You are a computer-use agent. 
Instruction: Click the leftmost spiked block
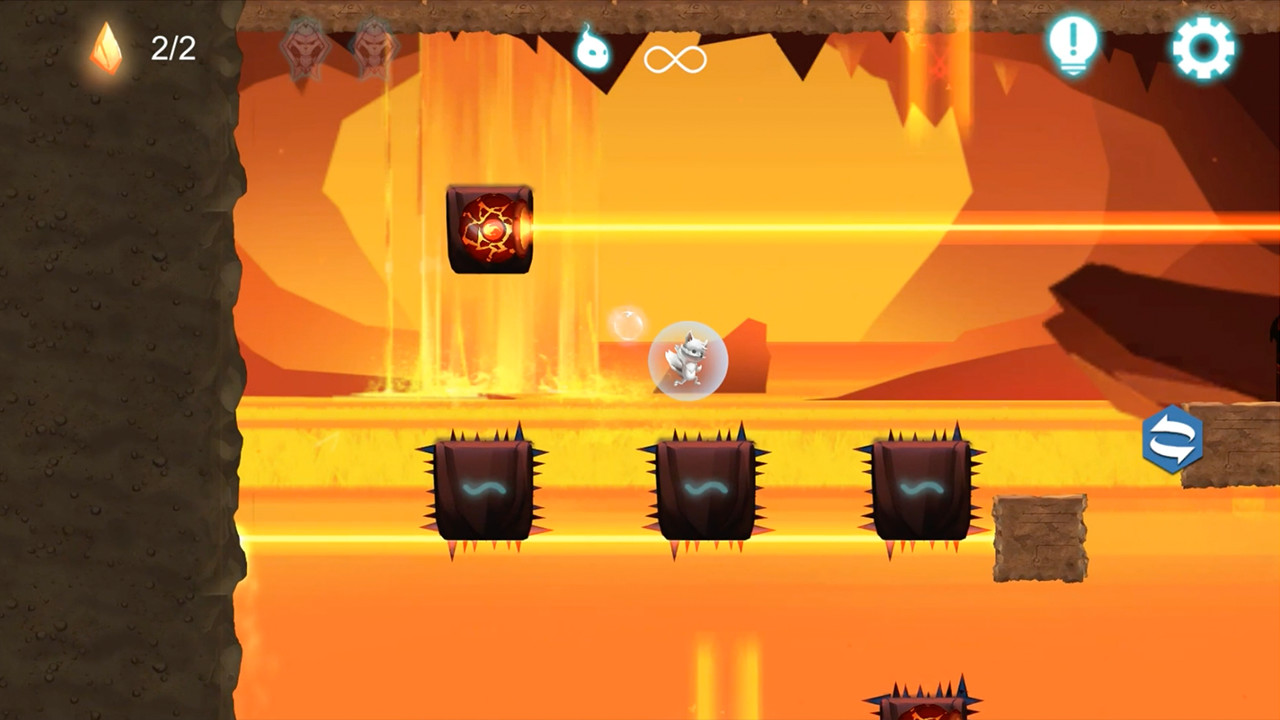[x=487, y=487]
